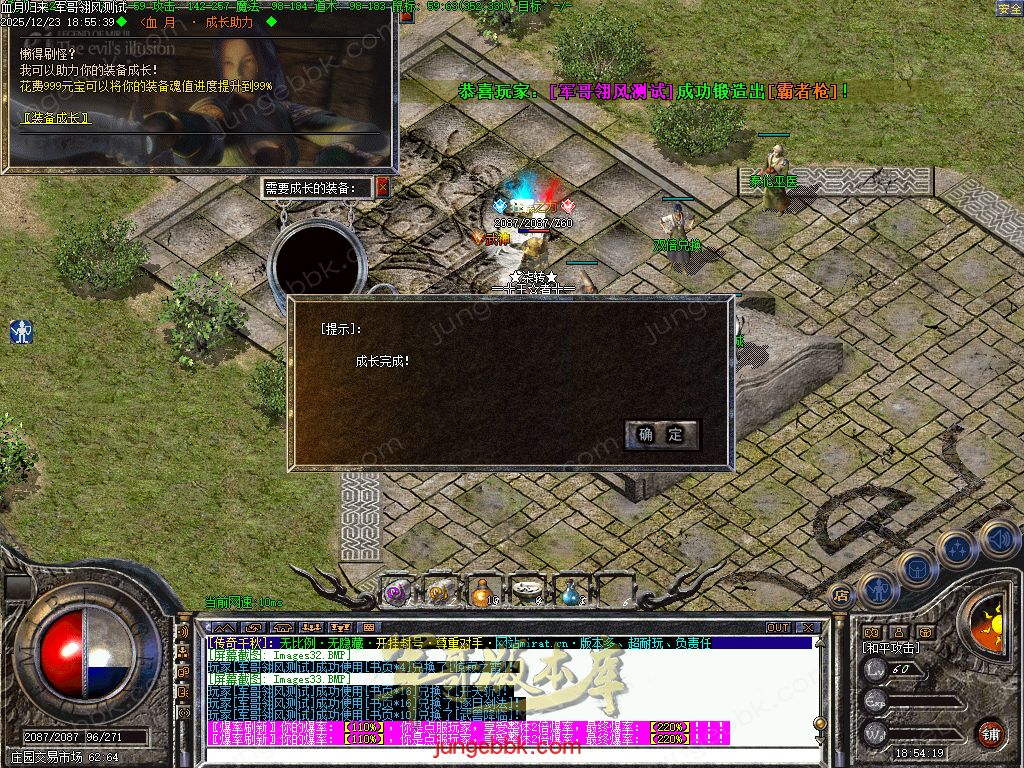Open the bag inventory round icon

point(917,569)
